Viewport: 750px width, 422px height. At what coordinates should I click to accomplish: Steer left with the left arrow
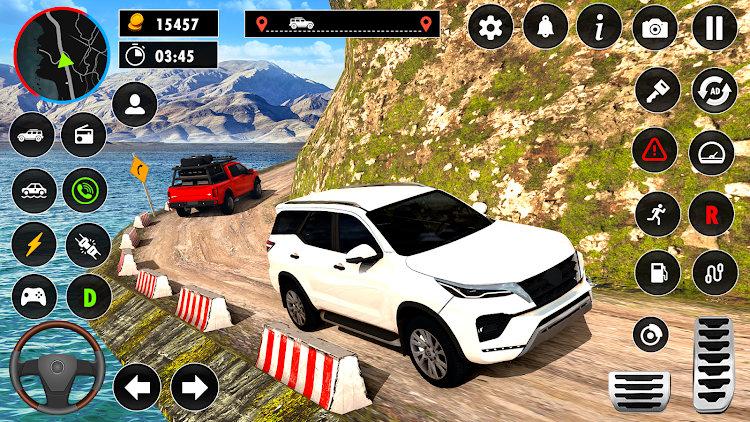[x=137, y=387]
